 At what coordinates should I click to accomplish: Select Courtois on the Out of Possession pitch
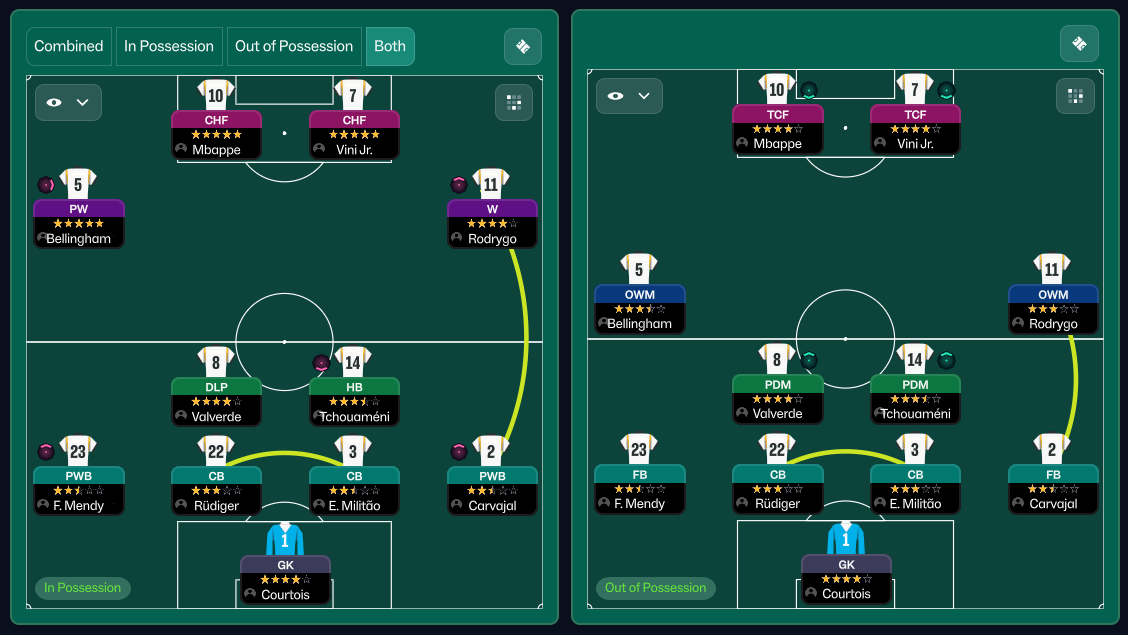[846, 578]
